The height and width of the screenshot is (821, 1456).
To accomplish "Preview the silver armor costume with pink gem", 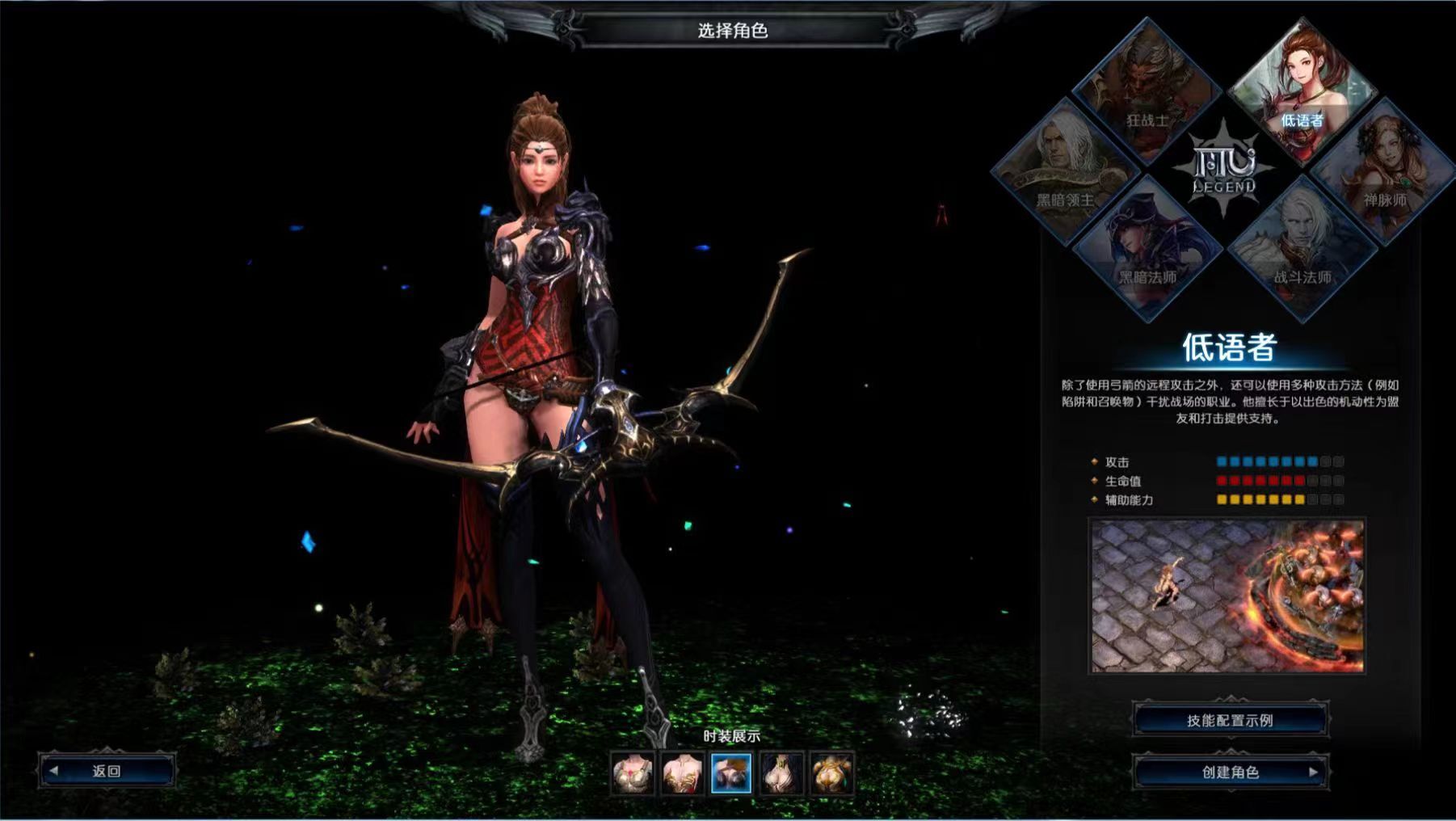I will click(x=632, y=773).
